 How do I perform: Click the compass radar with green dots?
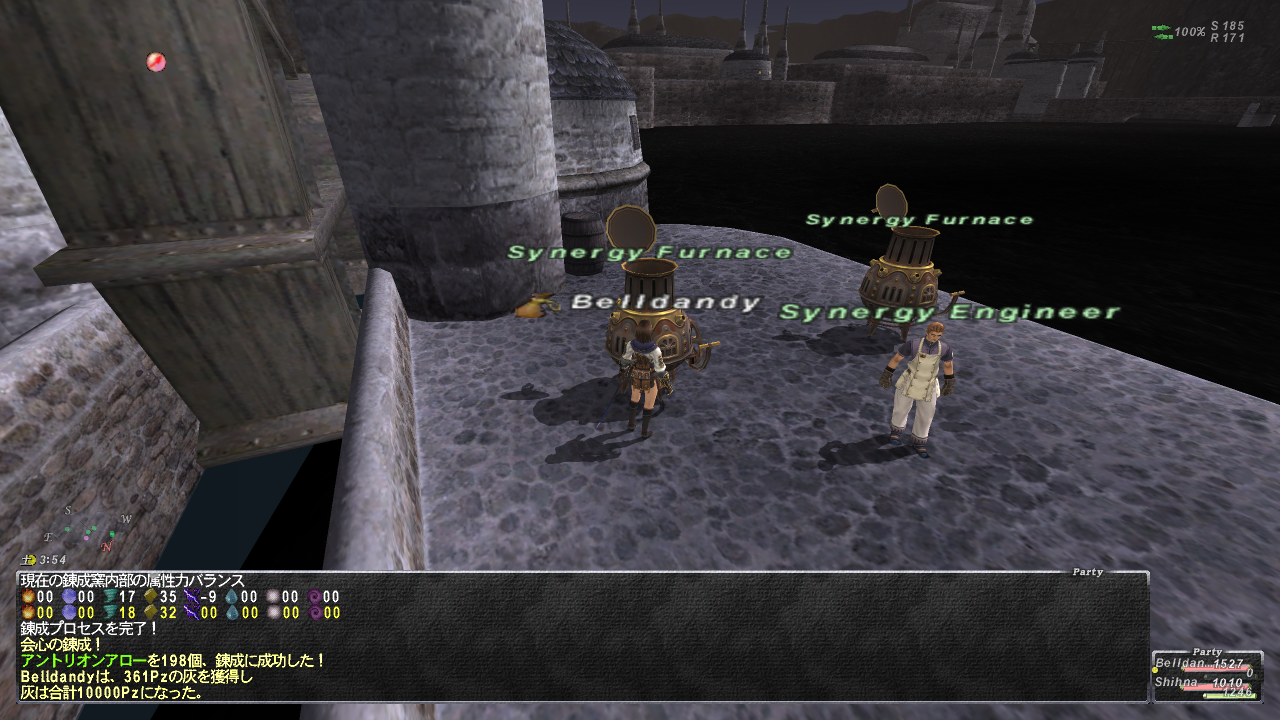[x=88, y=528]
